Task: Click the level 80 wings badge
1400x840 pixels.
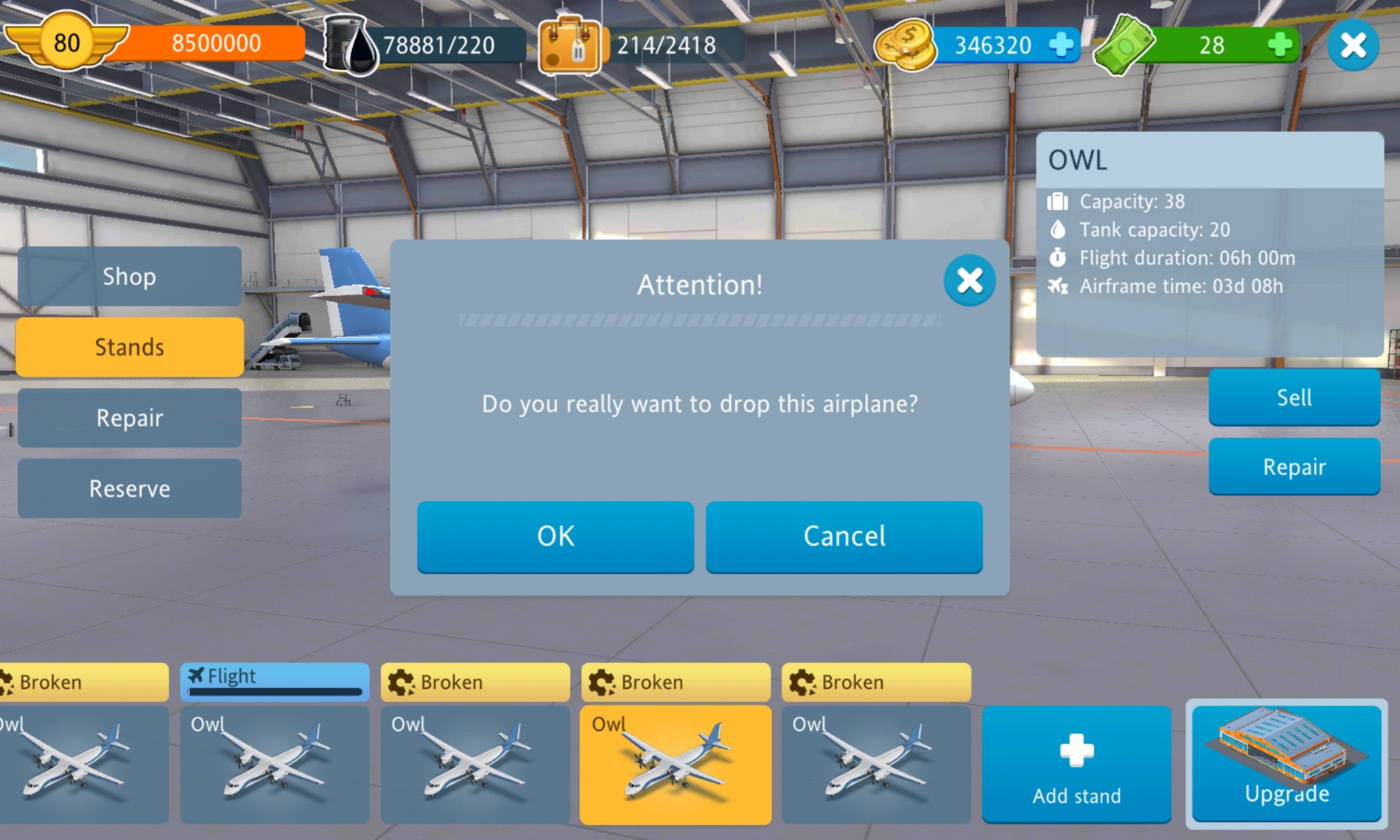Action: [x=66, y=42]
